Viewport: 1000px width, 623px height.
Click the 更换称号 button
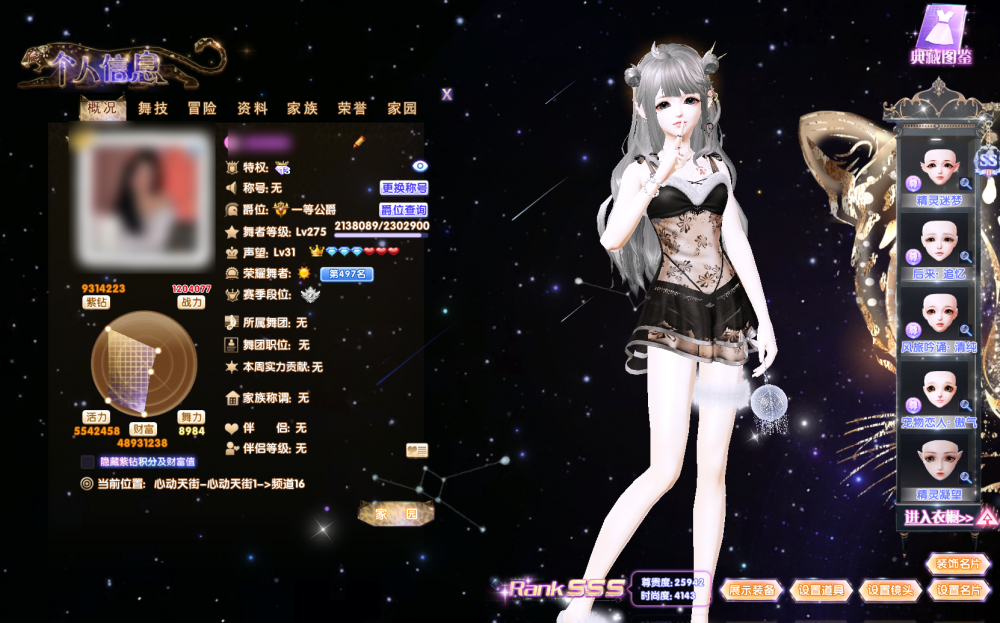(404, 188)
